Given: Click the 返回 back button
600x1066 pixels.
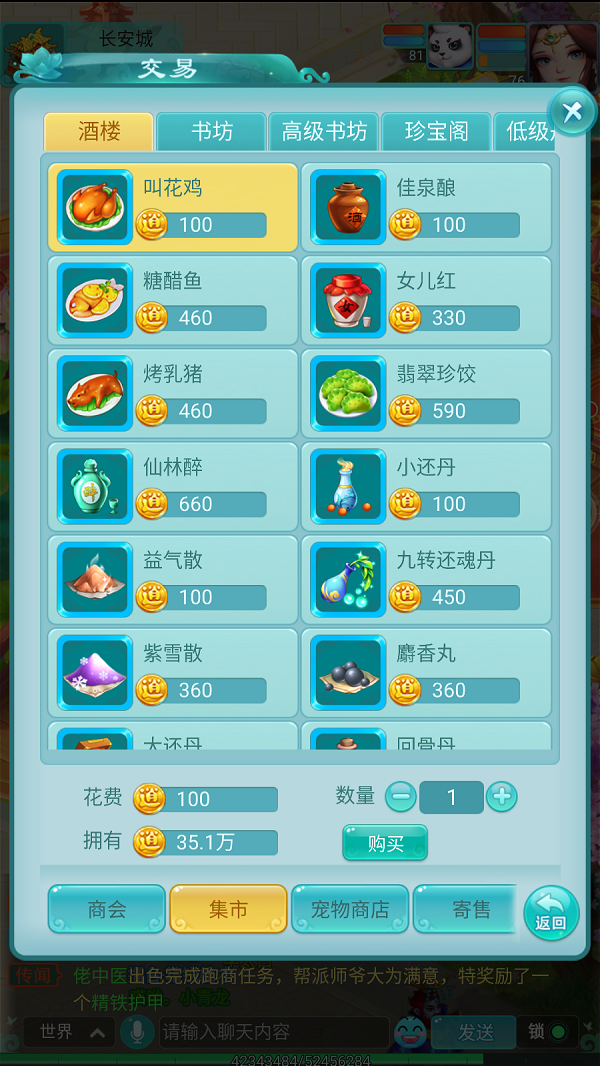Looking at the screenshot, I should tap(551, 912).
